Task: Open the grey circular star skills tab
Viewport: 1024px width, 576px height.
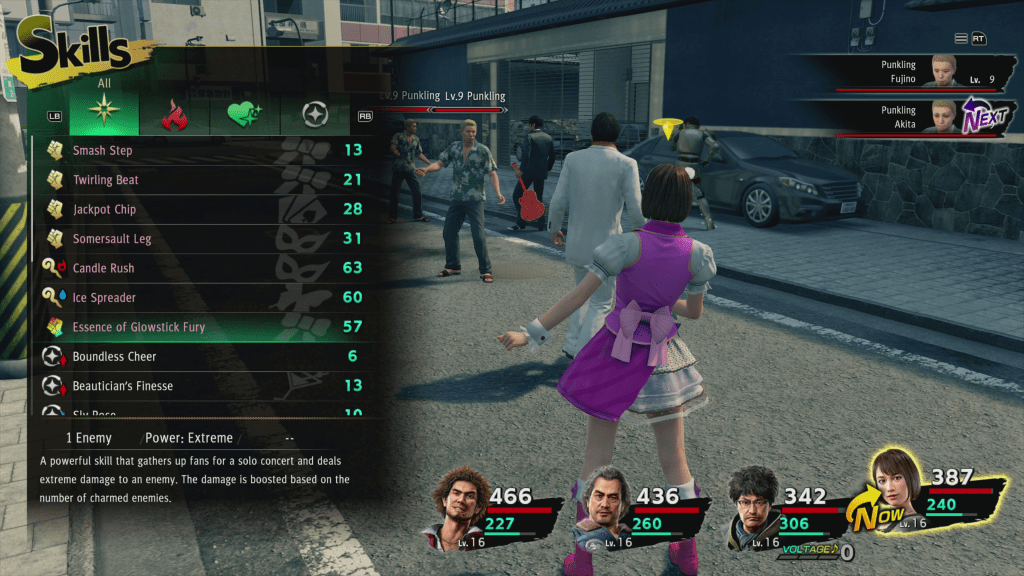Action: tap(315, 116)
